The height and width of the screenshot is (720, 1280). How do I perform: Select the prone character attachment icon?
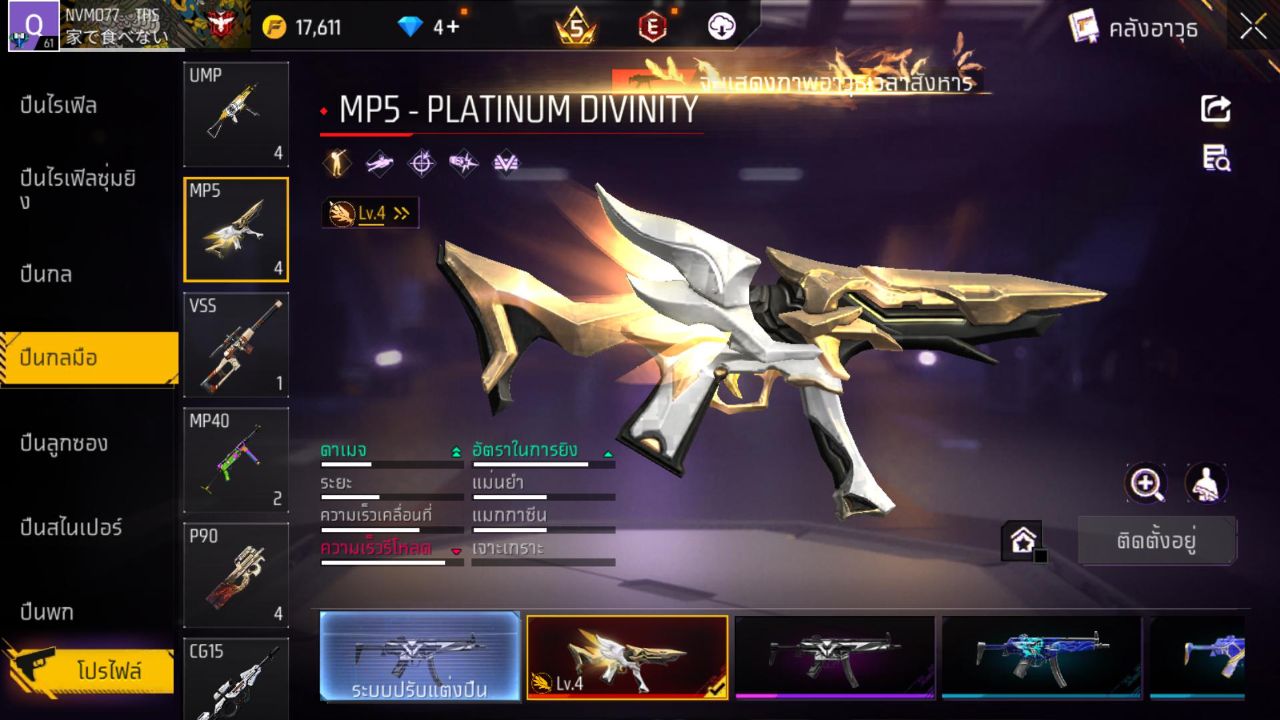pyautogui.click(x=378, y=163)
